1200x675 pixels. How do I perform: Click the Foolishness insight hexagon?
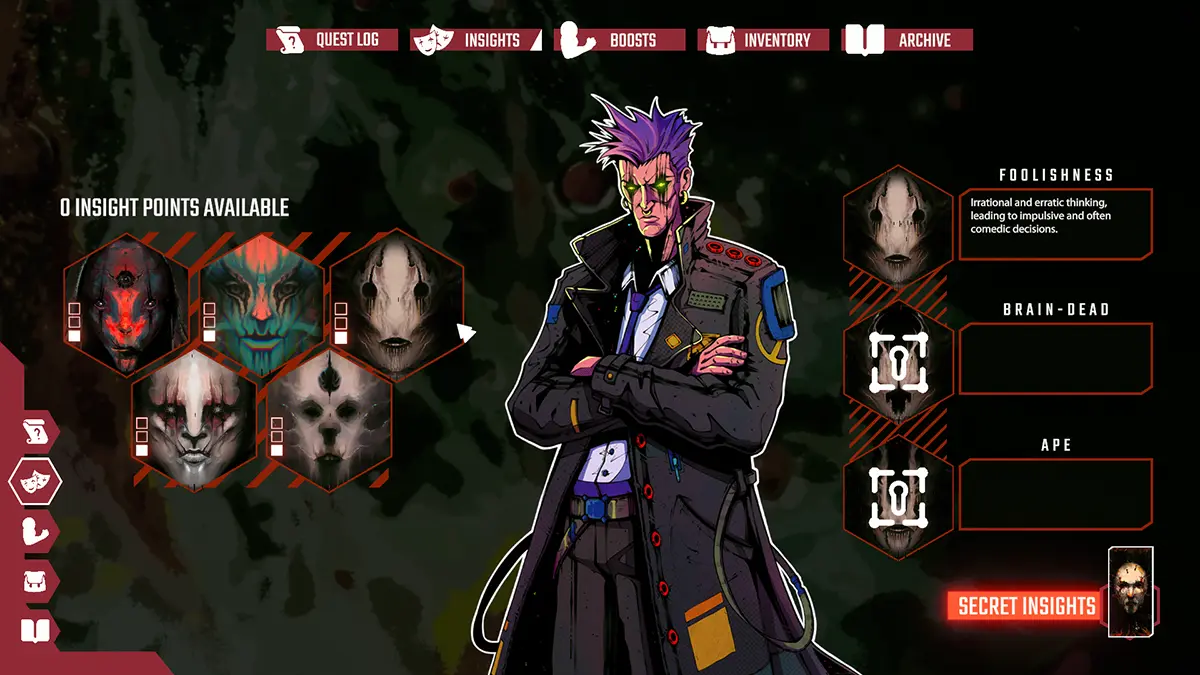point(896,223)
